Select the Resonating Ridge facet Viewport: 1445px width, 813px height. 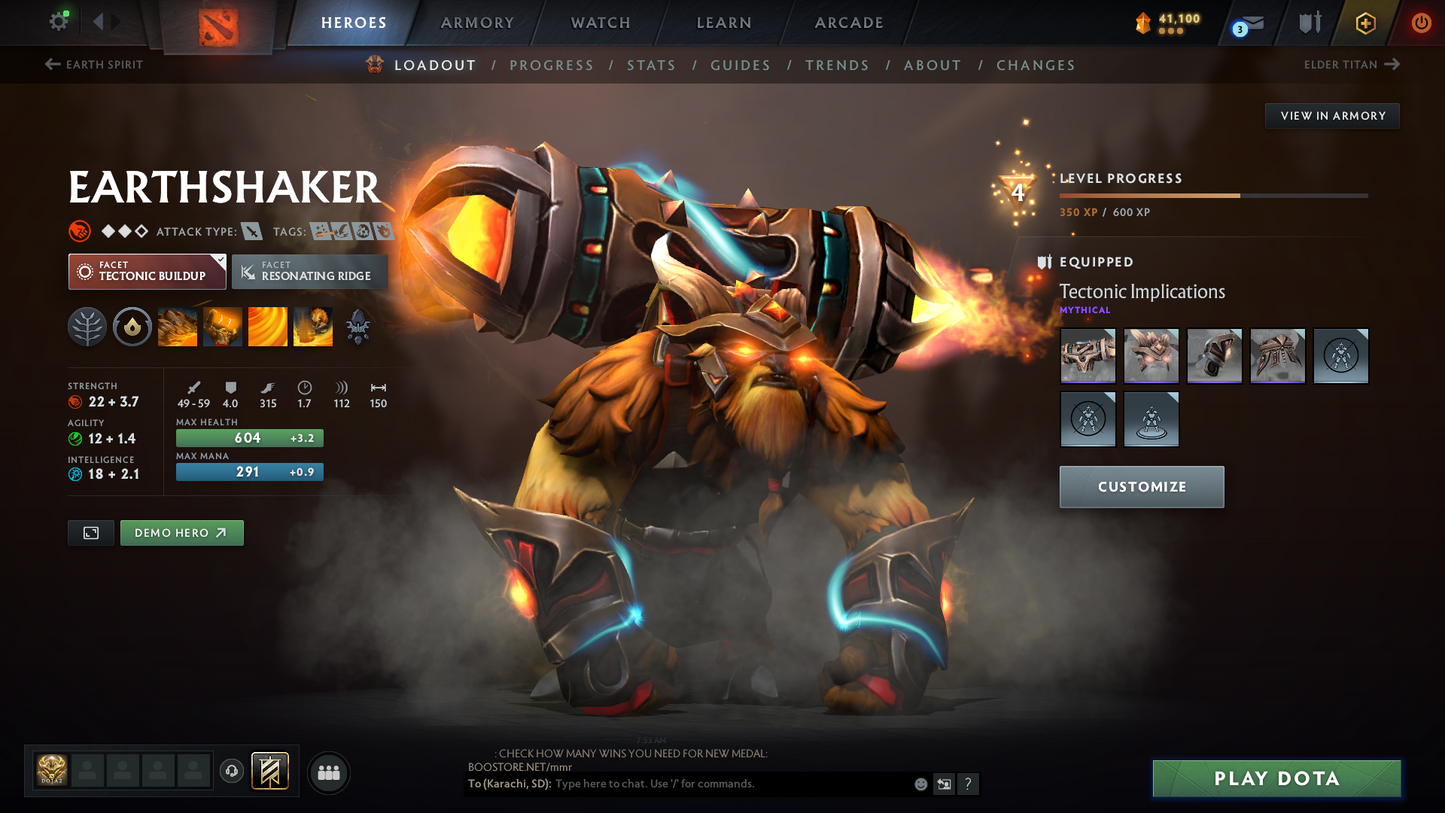(x=309, y=271)
